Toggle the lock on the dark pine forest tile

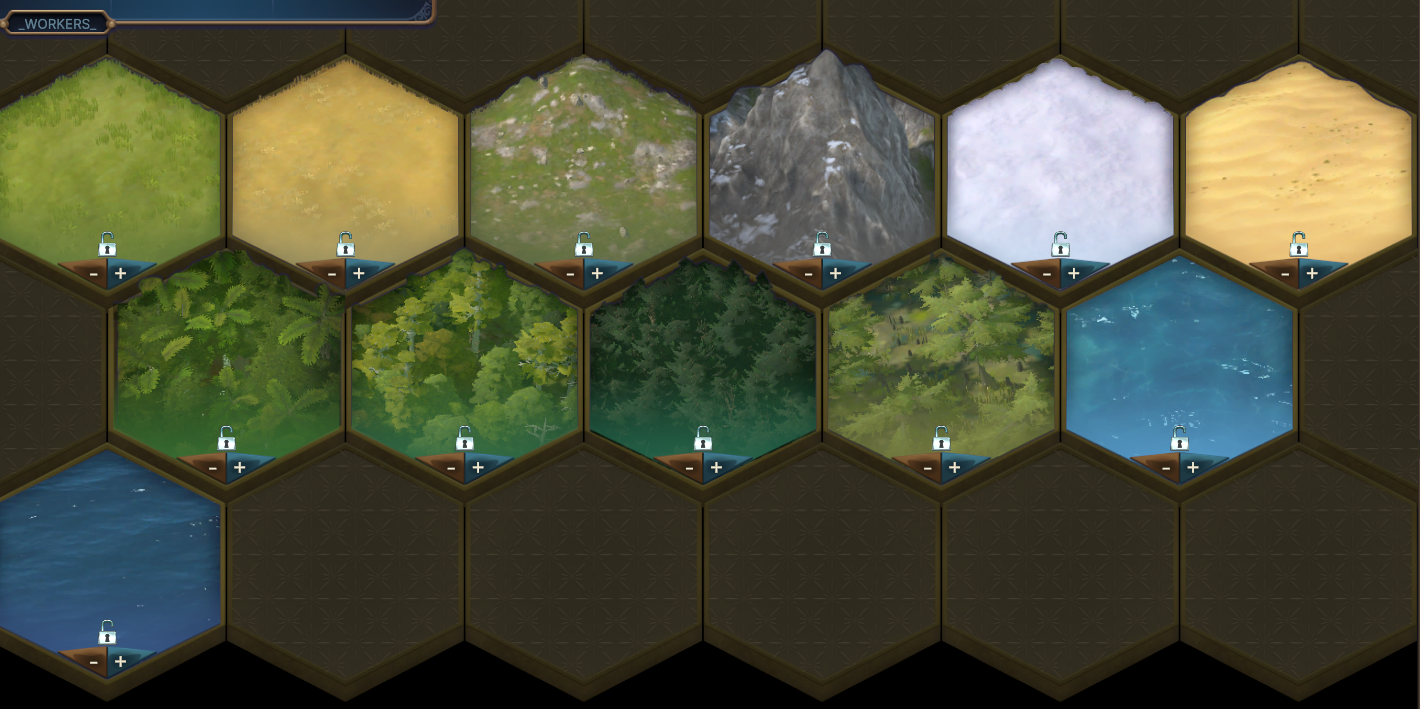click(x=703, y=439)
